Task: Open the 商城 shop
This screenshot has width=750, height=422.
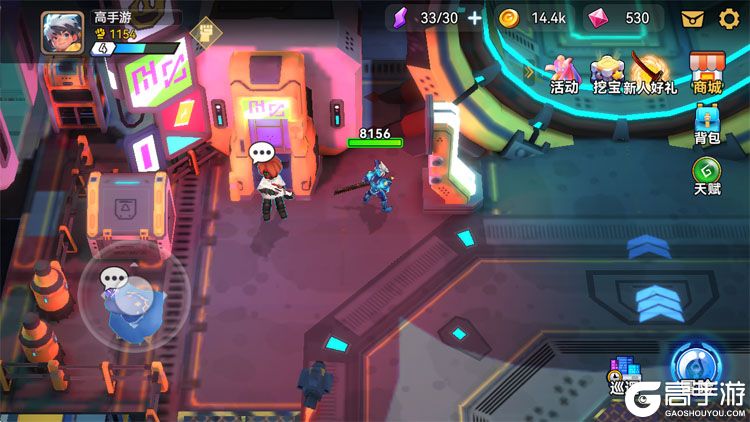Action: click(x=707, y=74)
